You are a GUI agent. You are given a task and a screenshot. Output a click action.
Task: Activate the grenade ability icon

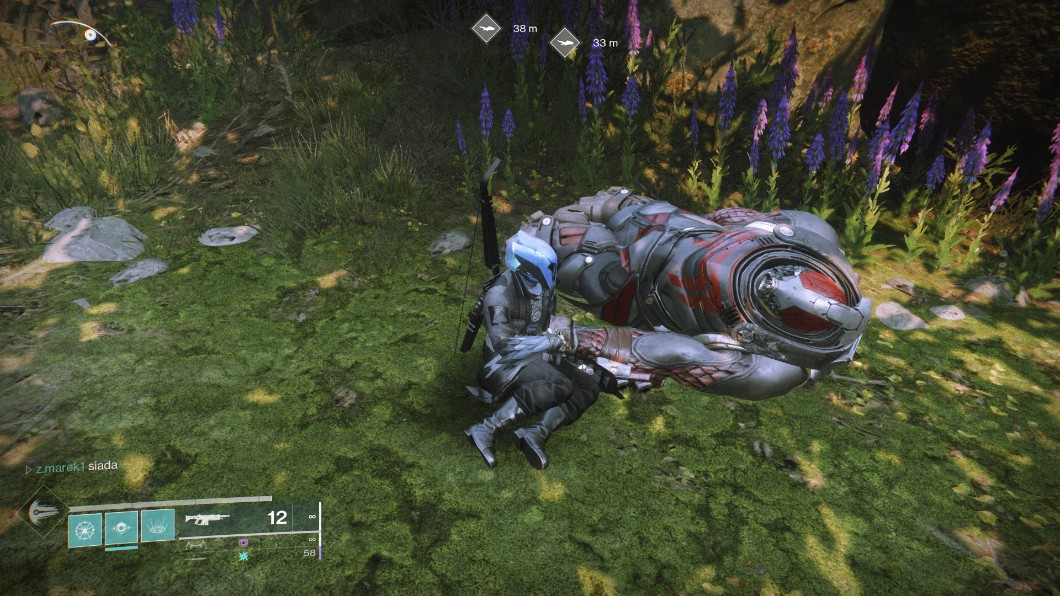(x=84, y=526)
